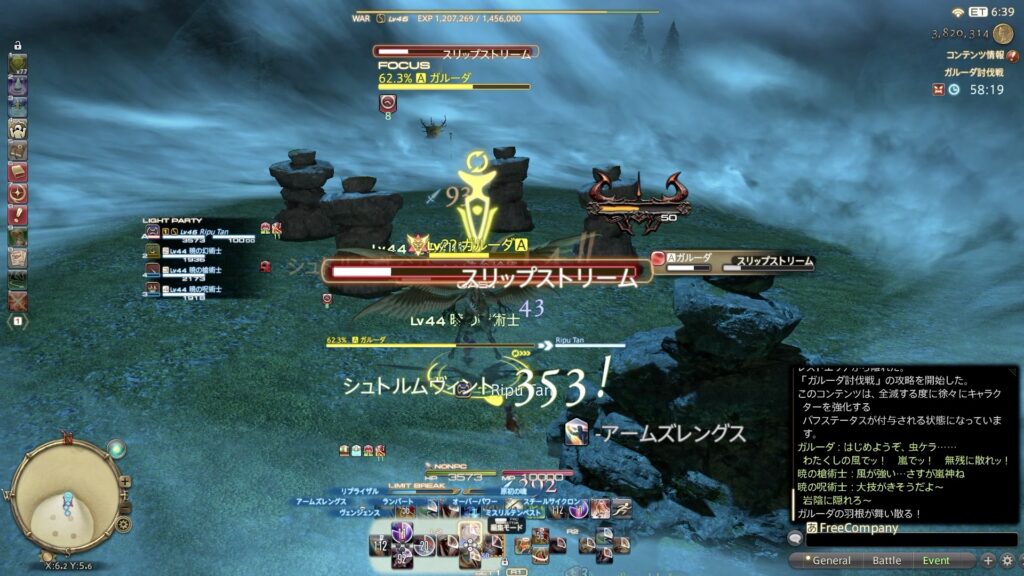Toggle the sidebar hotbar lock icon

[18, 46]
